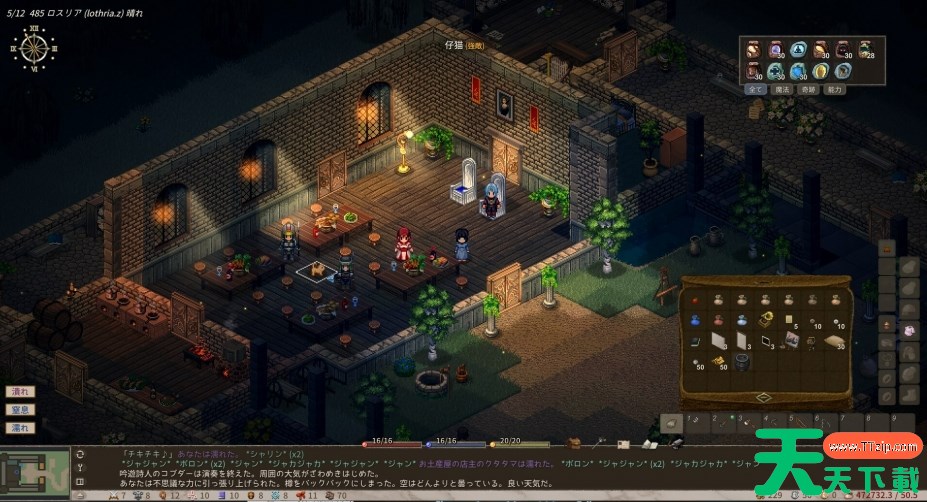Click the compass widget
The width and height of the screenshot is (927, 502).
click(x=36, y=48)
